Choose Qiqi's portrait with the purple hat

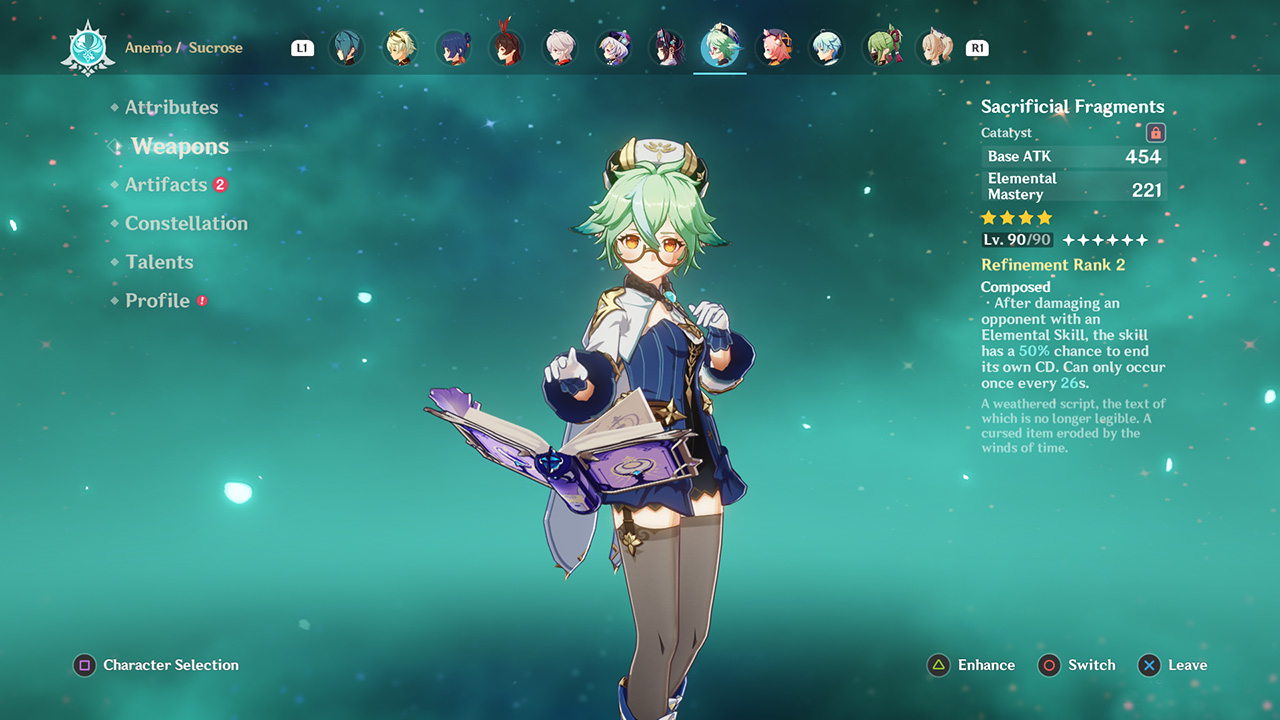(613, 47)
